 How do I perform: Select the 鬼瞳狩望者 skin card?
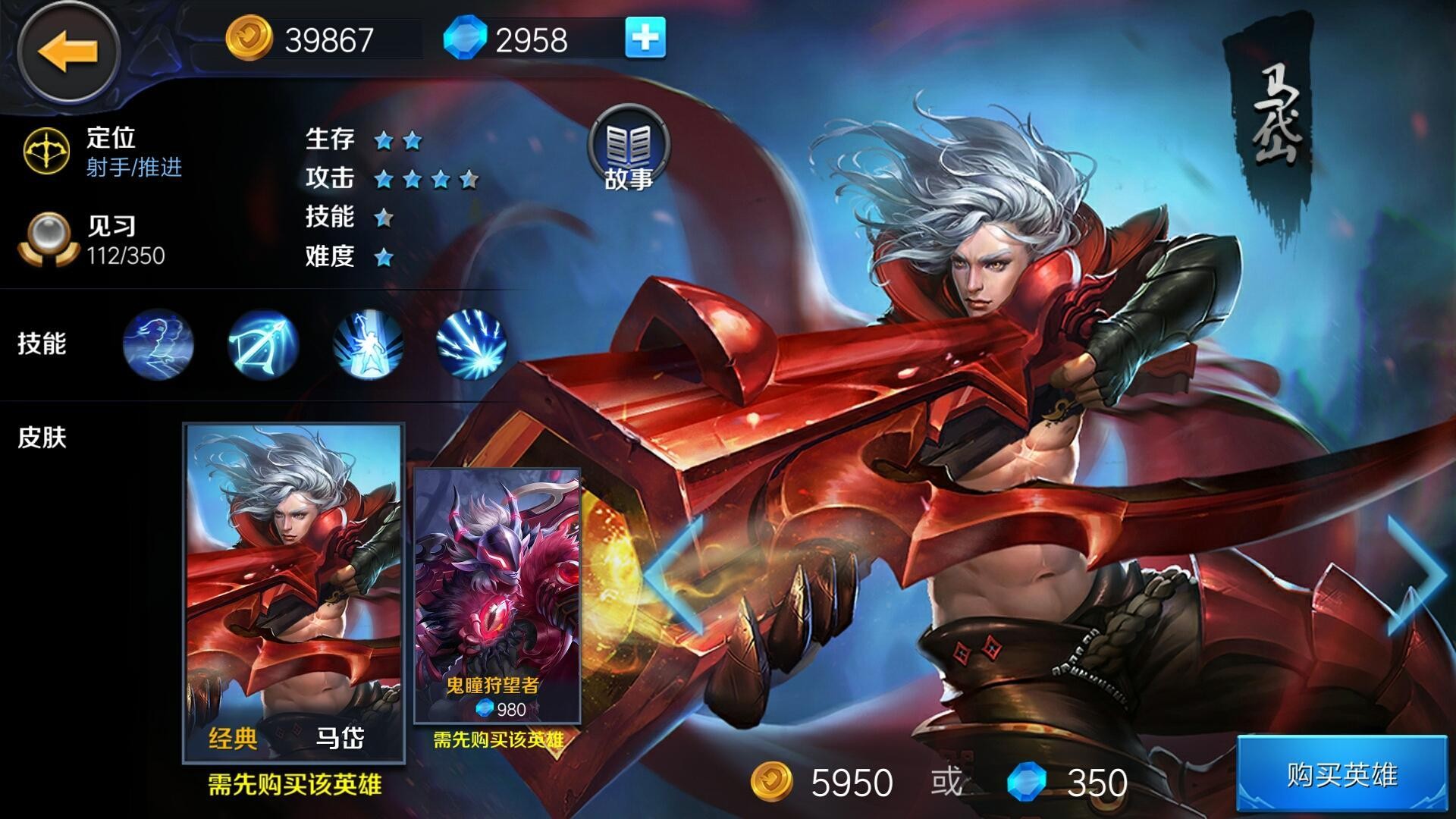(497, 595)
